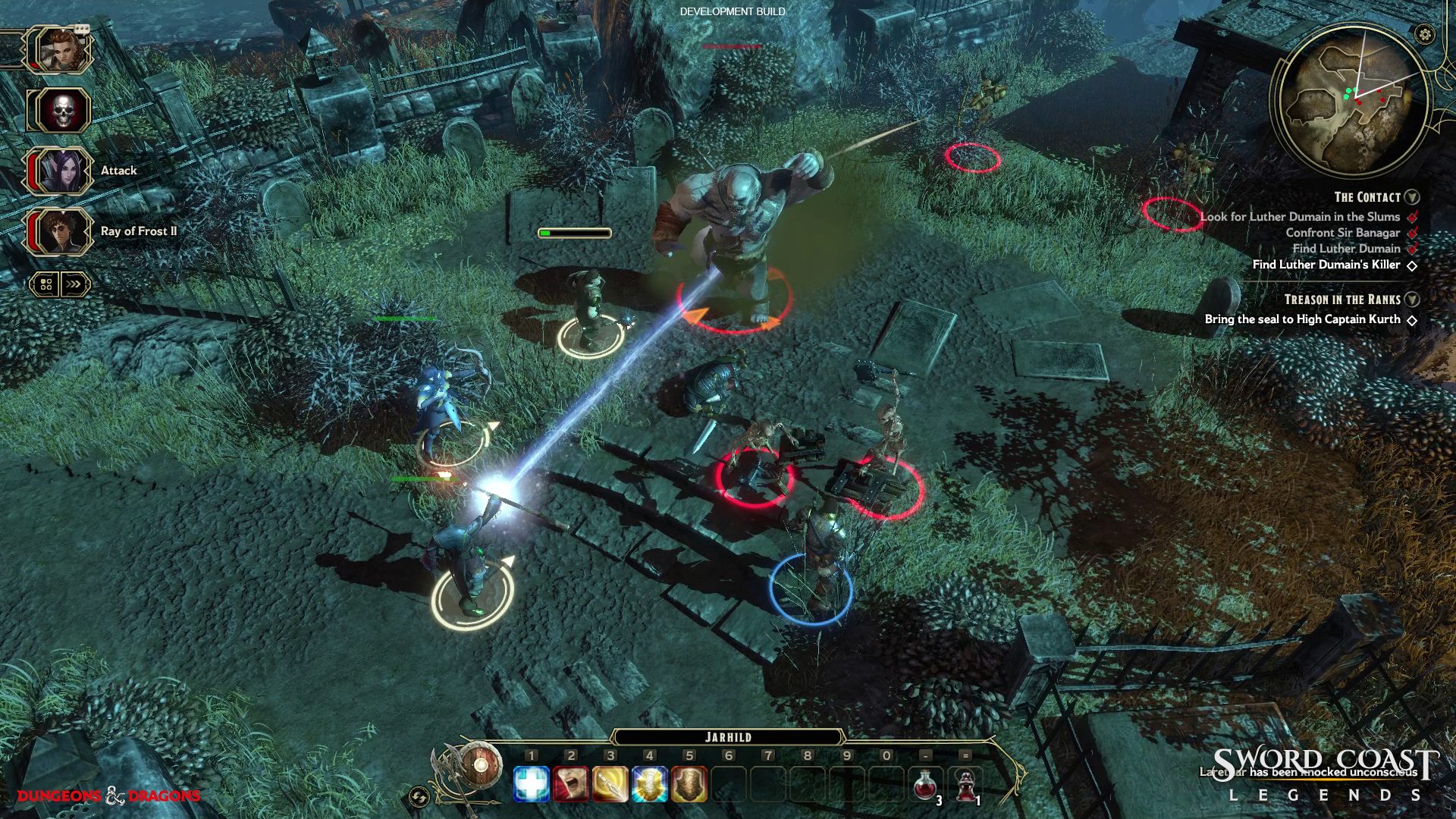Click the four-dots party formation button

pyautogui.click(x=45, y=284)
